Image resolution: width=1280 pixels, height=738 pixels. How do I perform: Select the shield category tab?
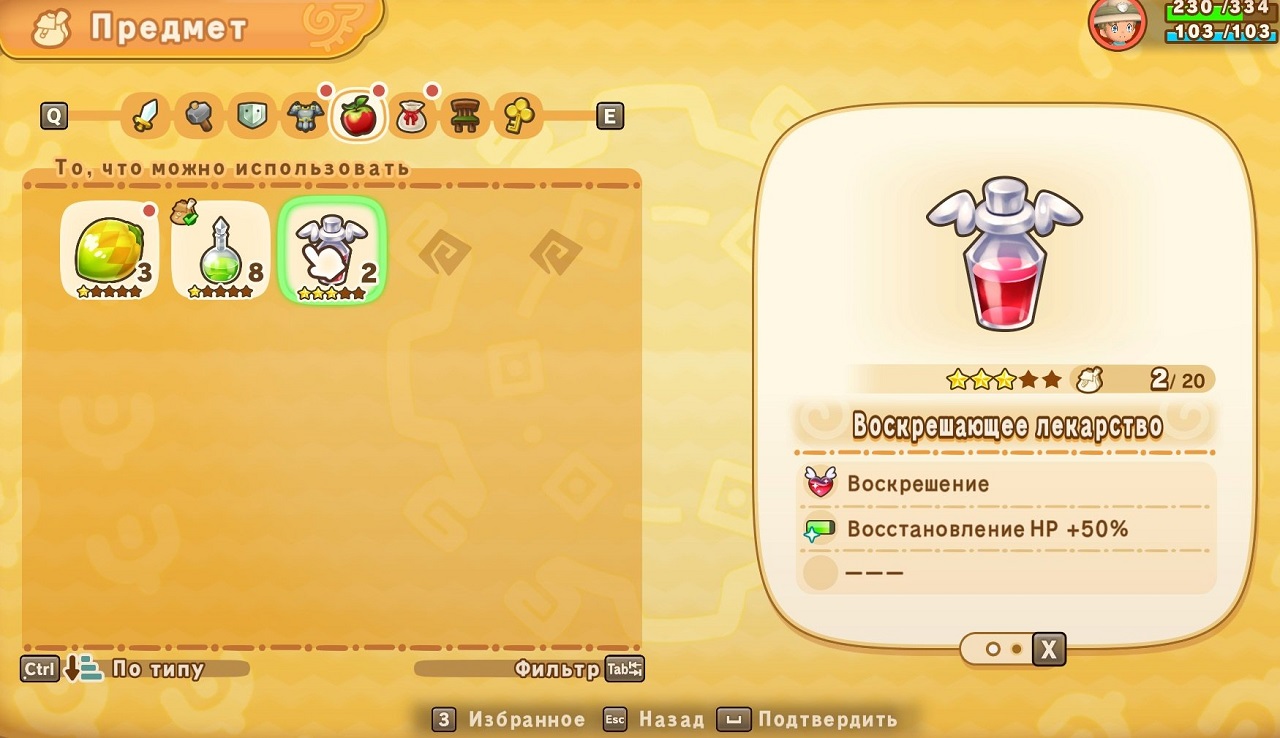[x=252, y=116]
